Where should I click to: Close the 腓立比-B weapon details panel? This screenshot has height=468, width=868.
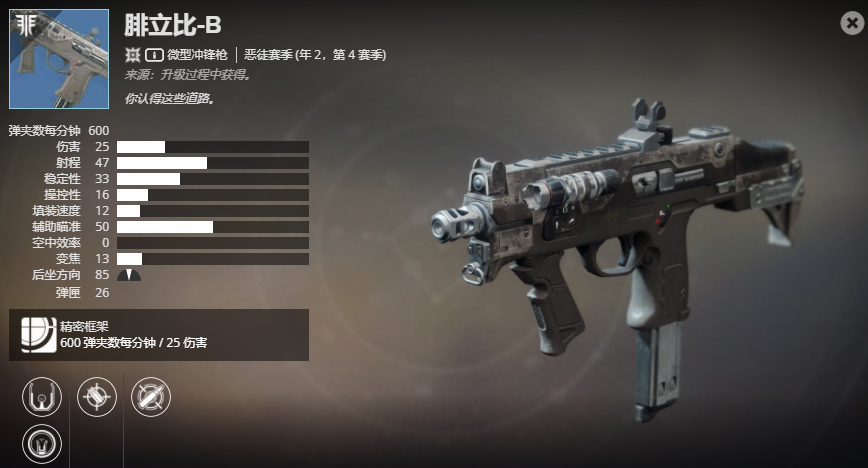point(852,25)
